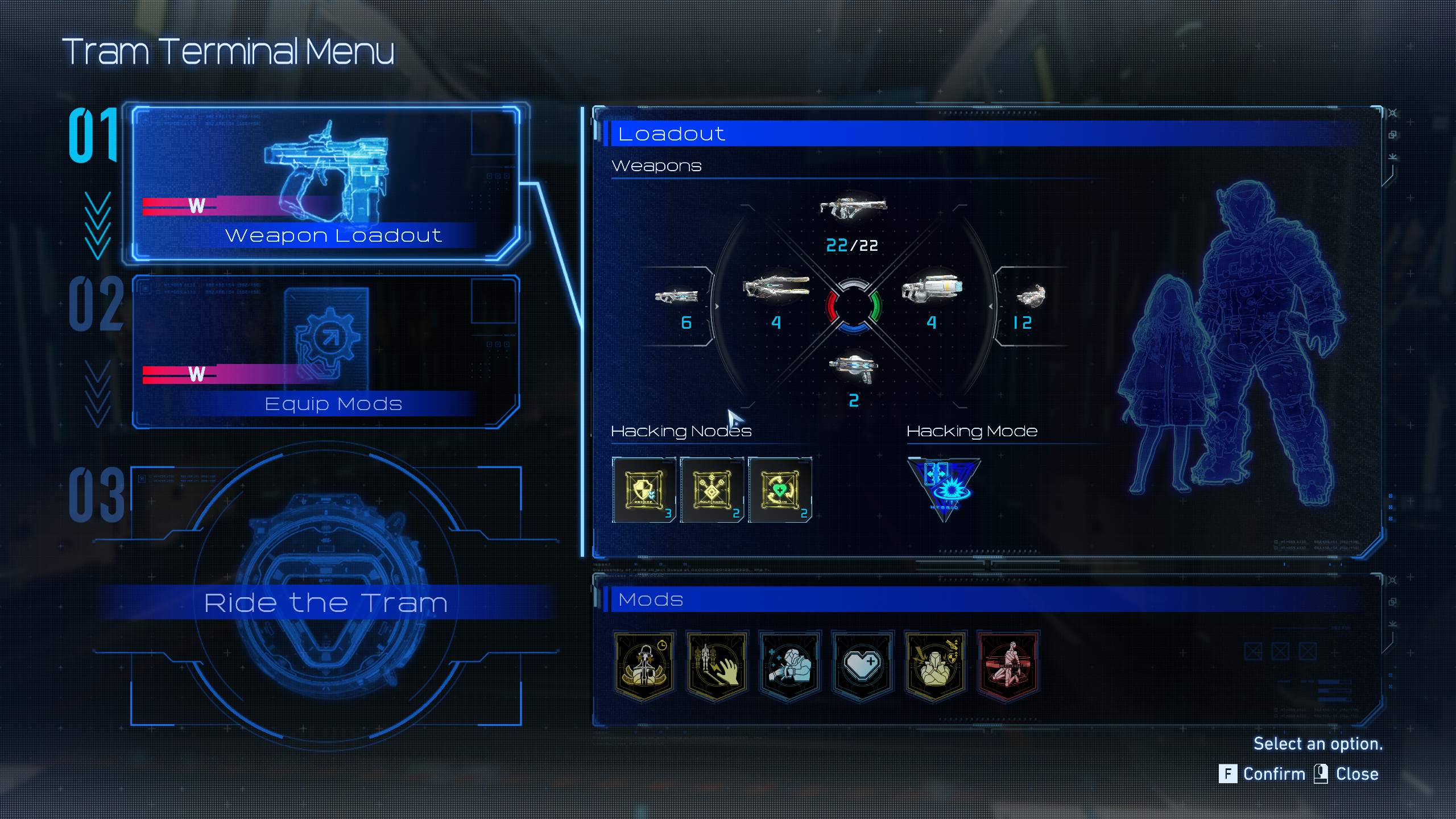Select the meditation mod with clock symbol

coord(644,663)
